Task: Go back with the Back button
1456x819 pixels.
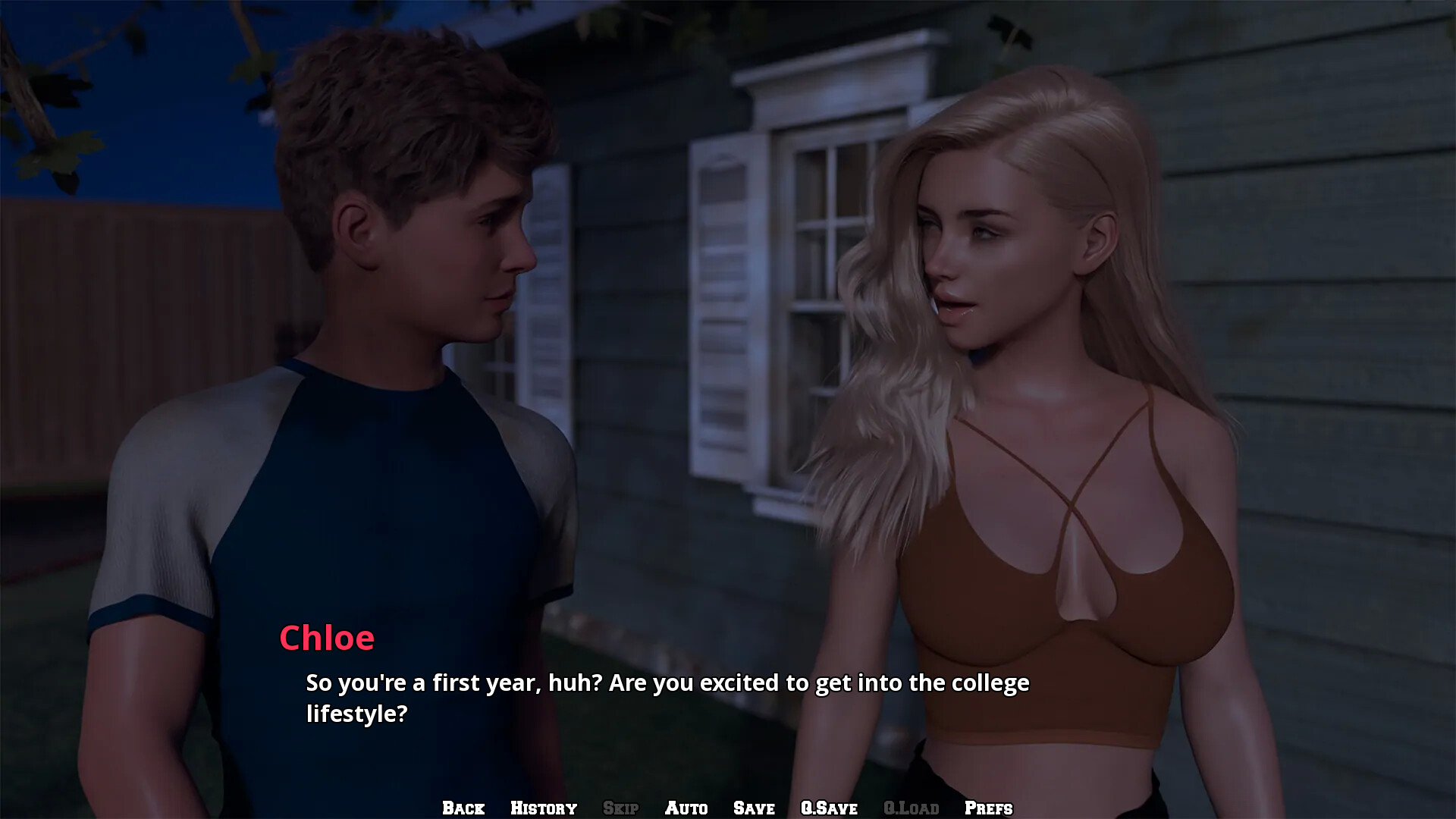Action: tap(463, 808)
